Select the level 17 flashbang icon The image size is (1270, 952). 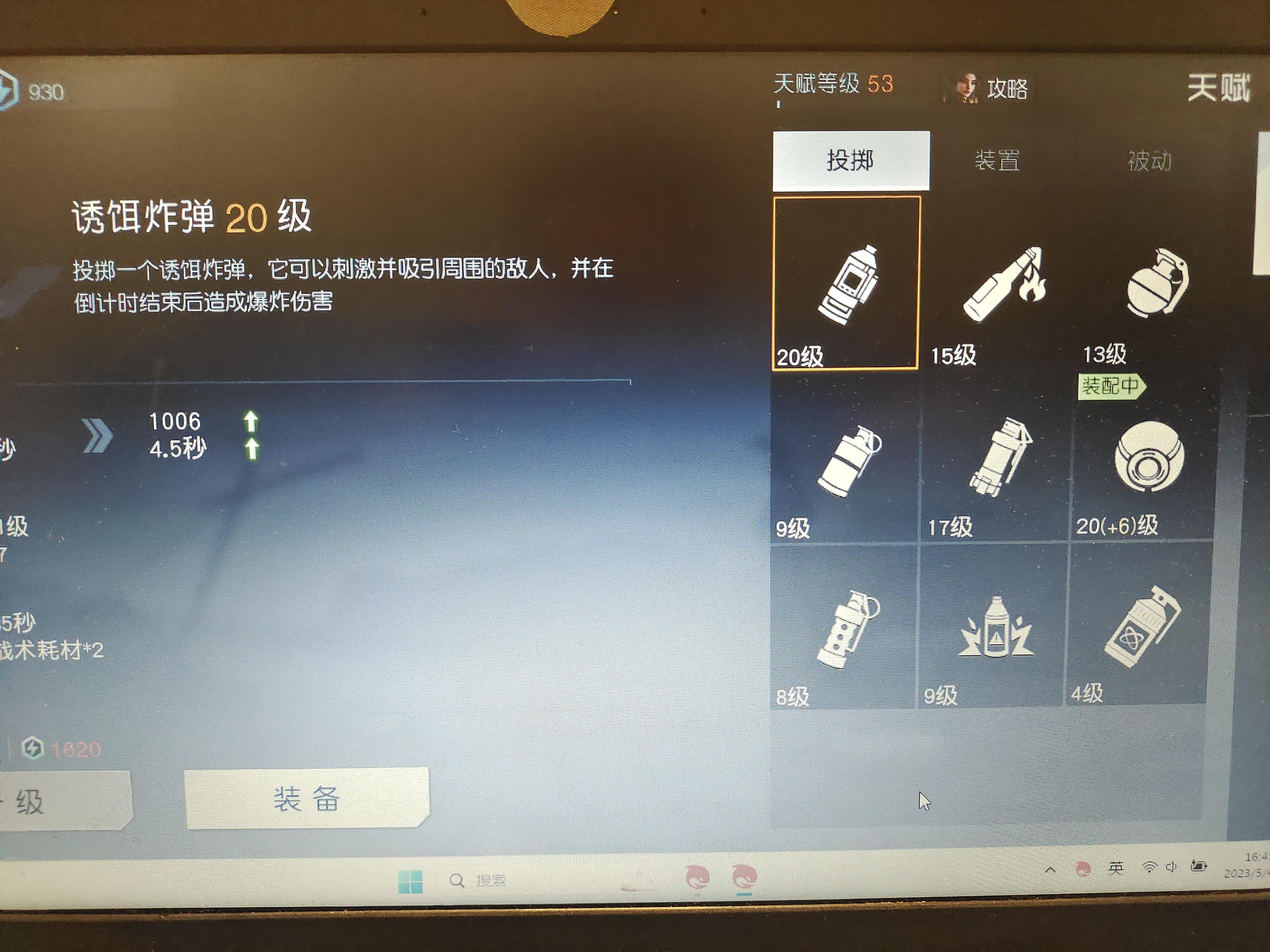[999, 456]
